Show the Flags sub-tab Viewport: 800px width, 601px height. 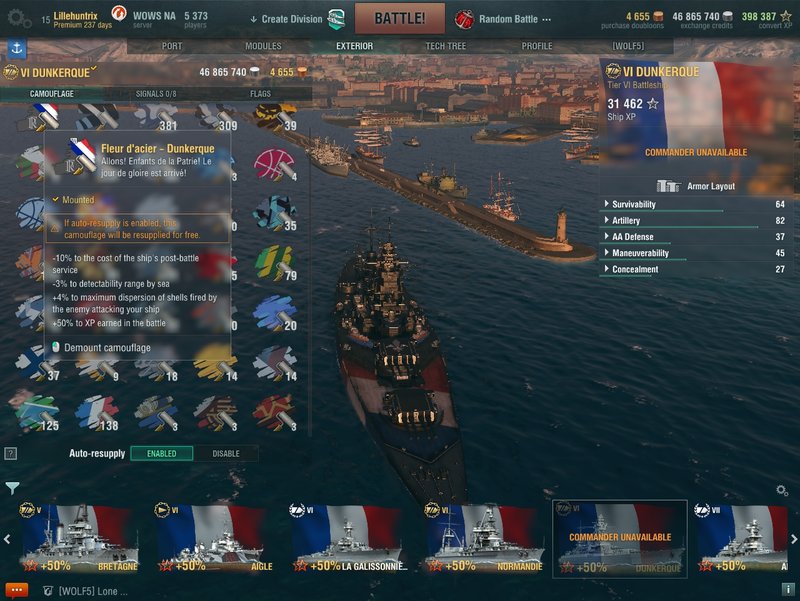pyautogui.click(x=260, y=94)
